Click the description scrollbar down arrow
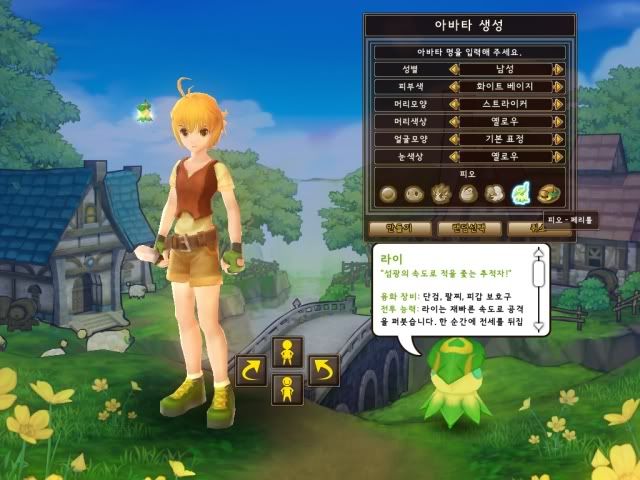Screen dimensions: 640x480 [x=538, y=326]
